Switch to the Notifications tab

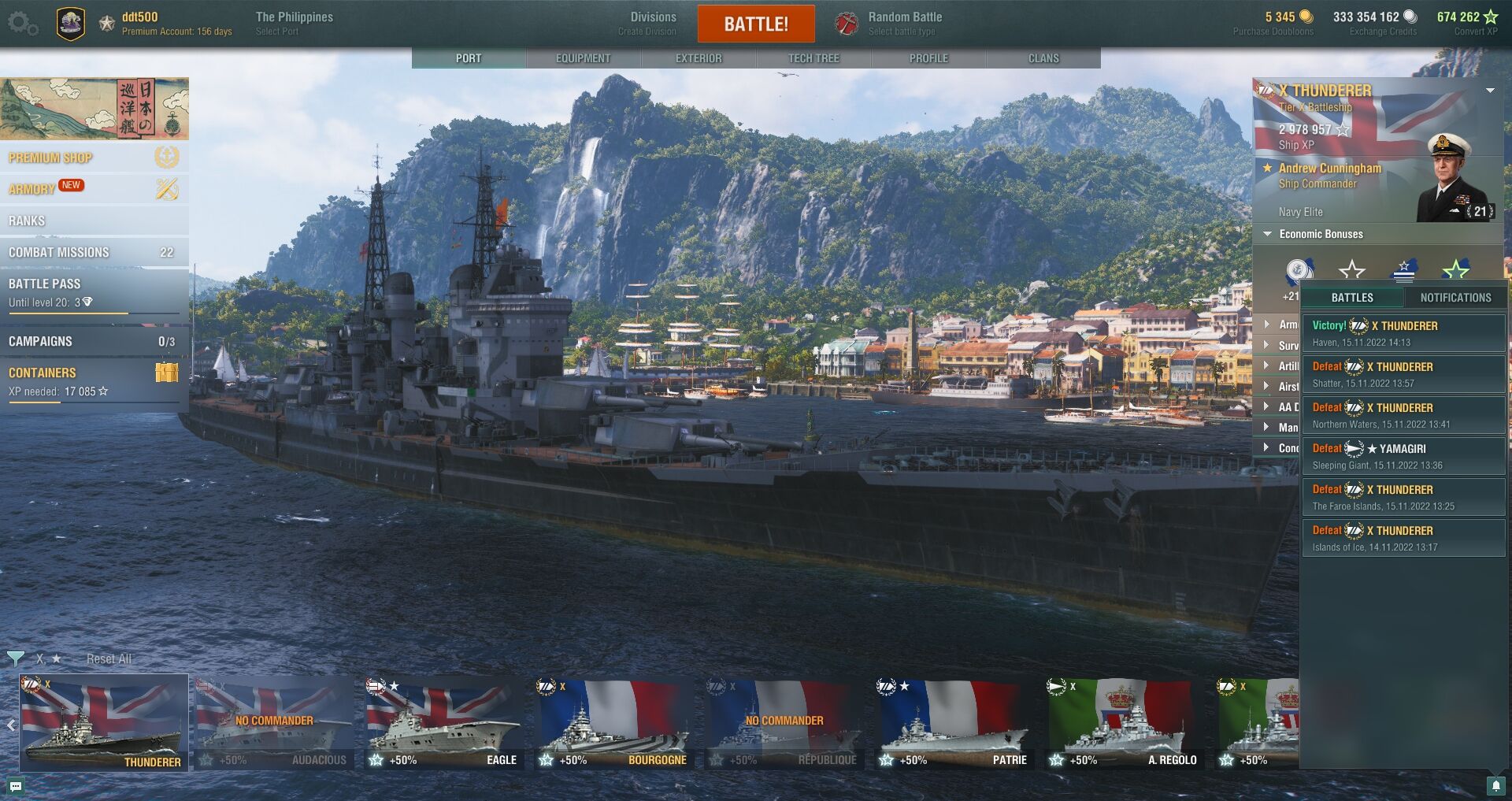tap(1455, 298)
